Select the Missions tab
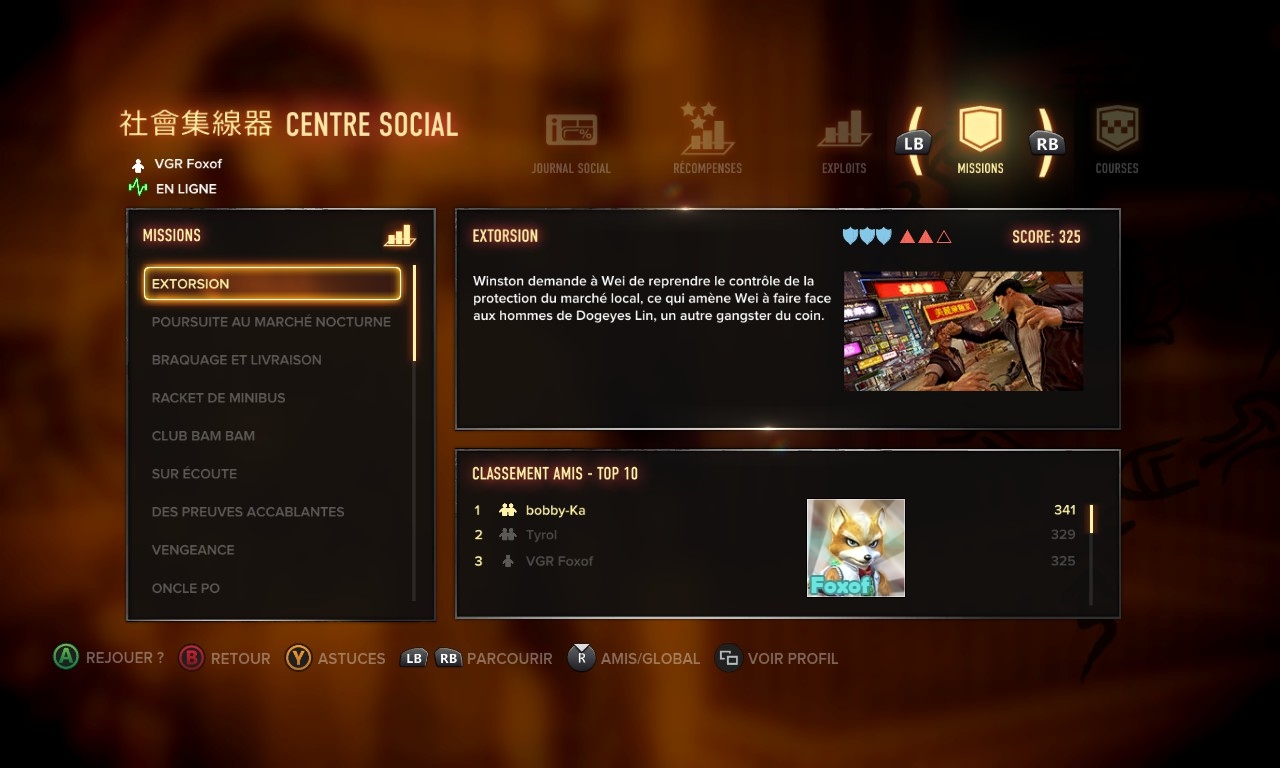Viewport: 1280px width, 768px height. tap(980, 142)
